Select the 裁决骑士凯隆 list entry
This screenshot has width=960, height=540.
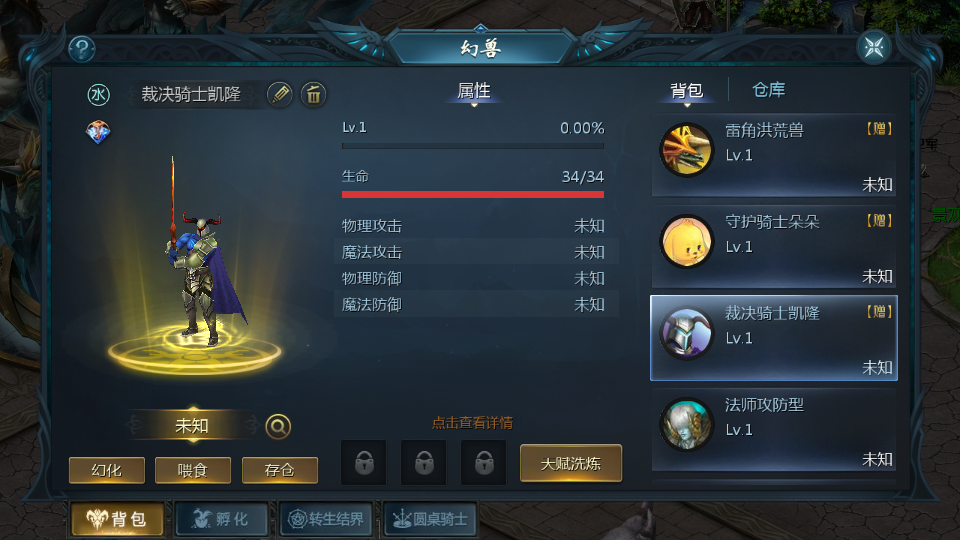774,338
